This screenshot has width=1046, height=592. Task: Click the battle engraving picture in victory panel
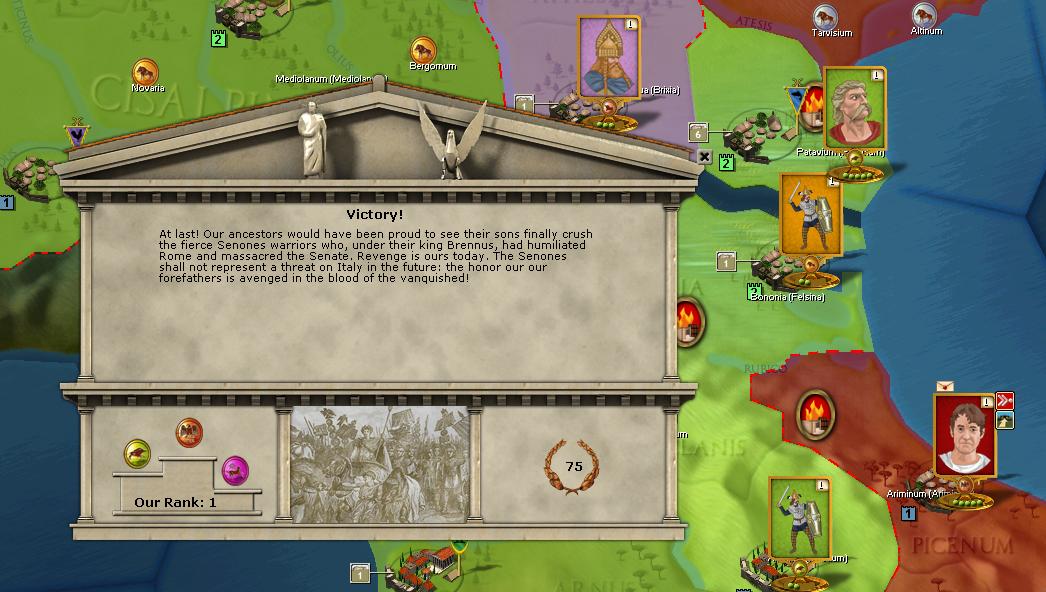pos(379,465)
